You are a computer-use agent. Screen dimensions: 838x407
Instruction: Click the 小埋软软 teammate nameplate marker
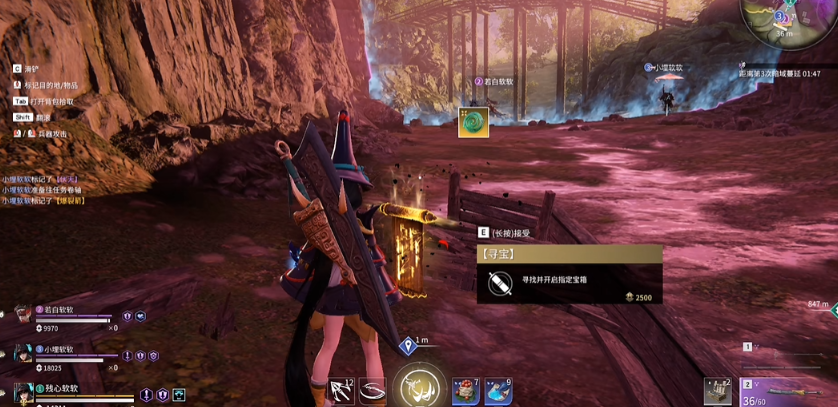point(665,68)
